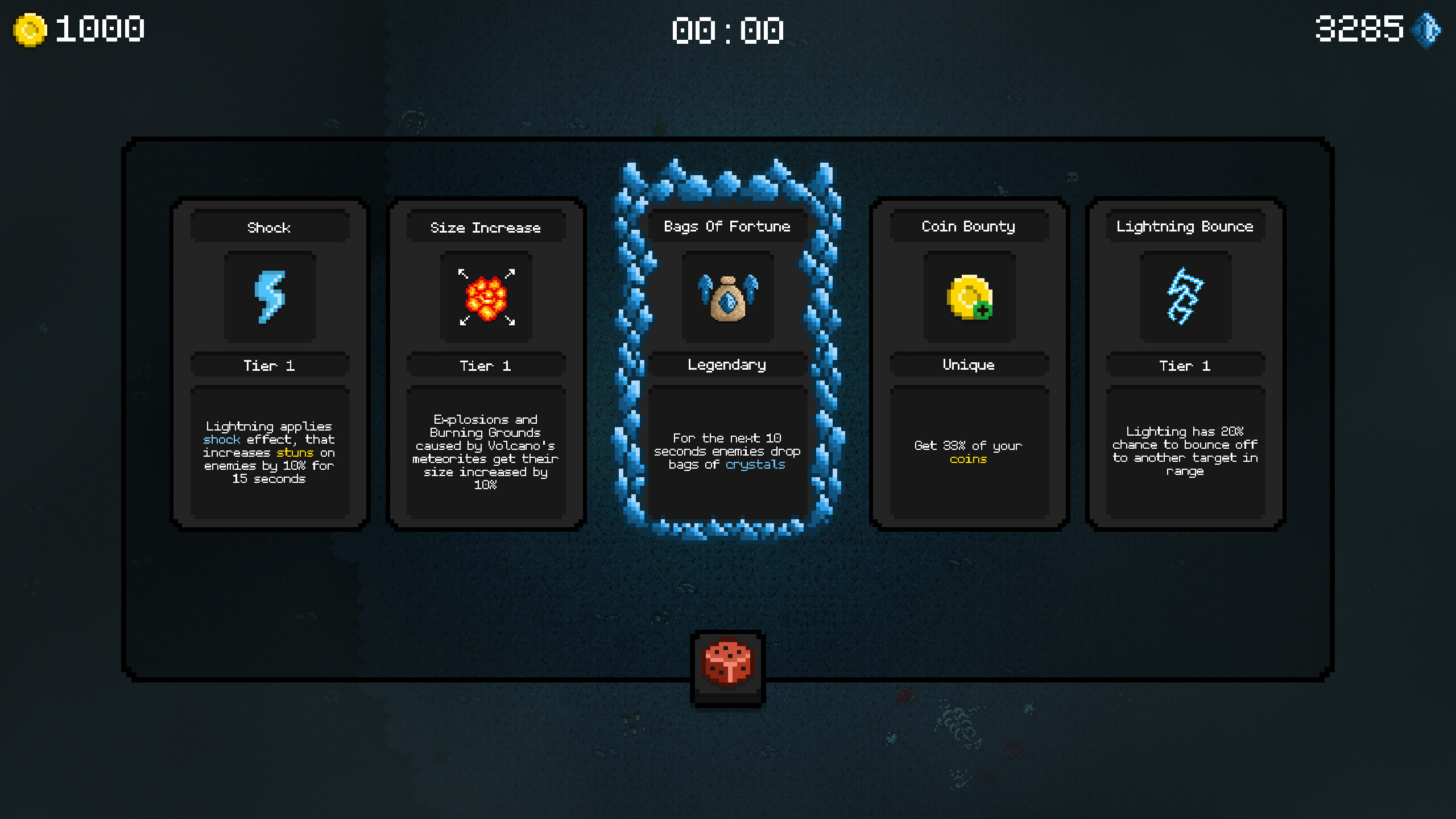Click the word coins in Coin Bounty description
The image size is (1456, 819).
tap(967, 459)
